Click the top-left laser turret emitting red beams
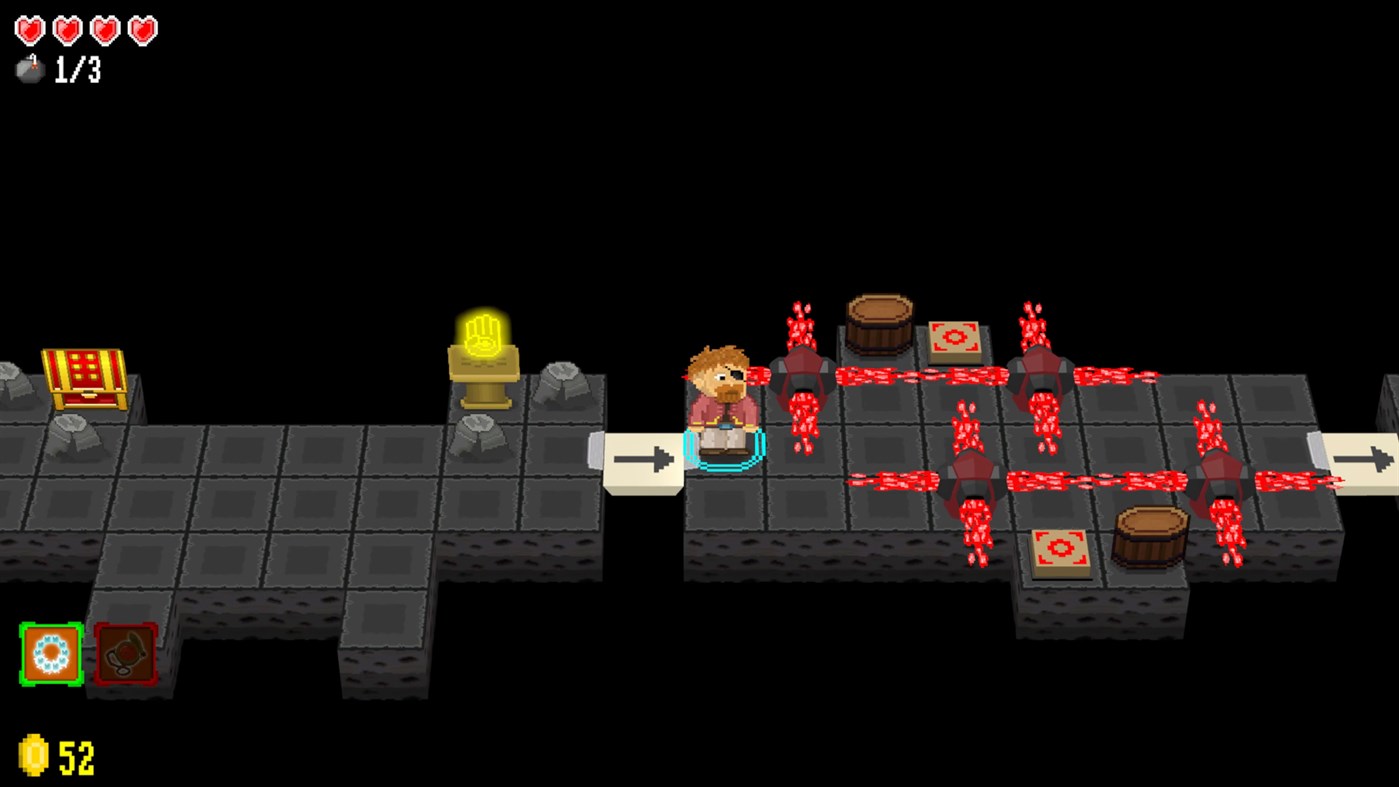This screenshot has height=787, width=1399. [x=800, y=375]
